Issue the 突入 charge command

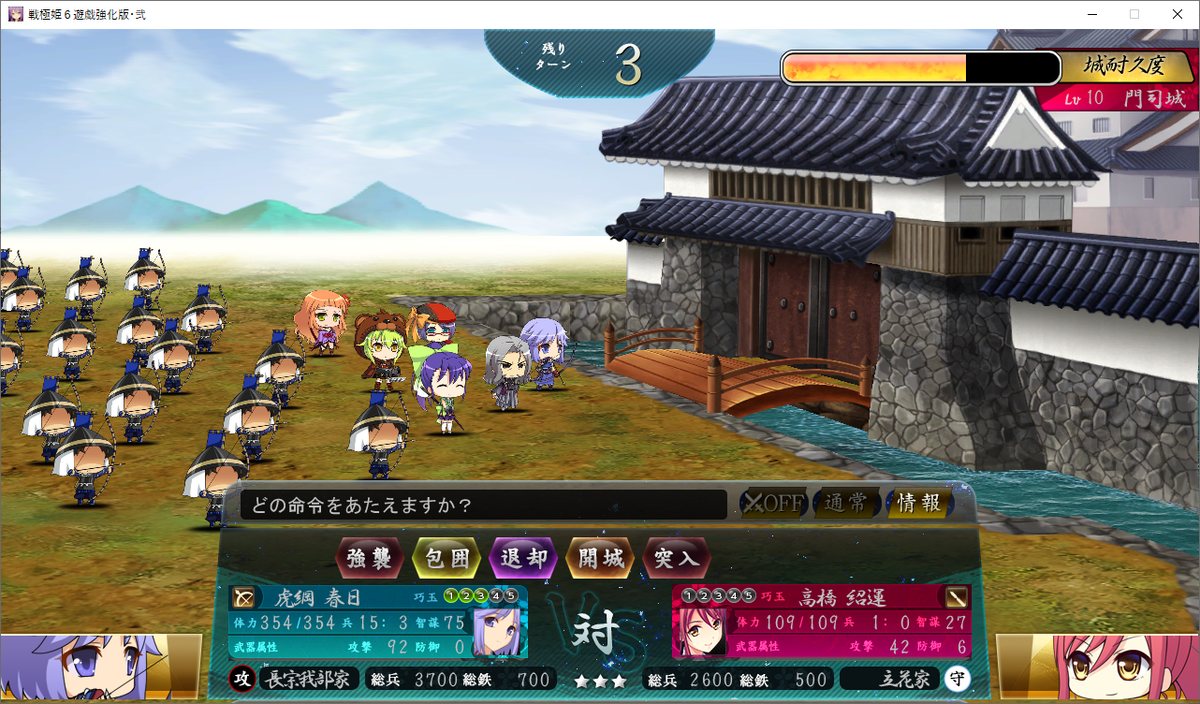(x=677, y=558)
